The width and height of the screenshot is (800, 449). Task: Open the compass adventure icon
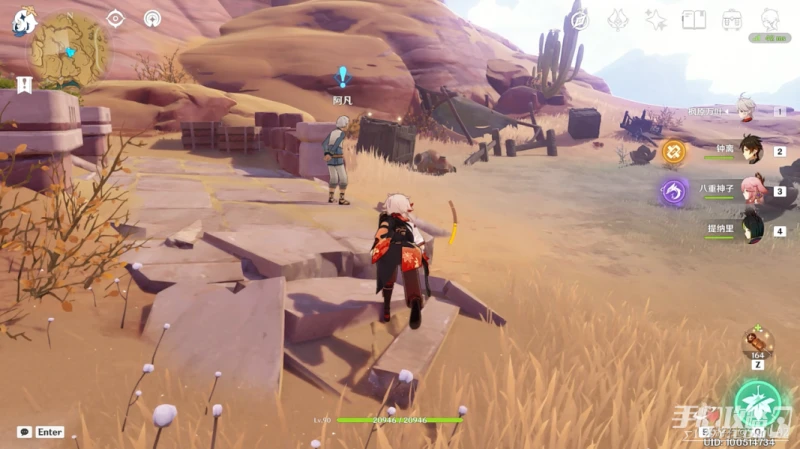(579, 20)
